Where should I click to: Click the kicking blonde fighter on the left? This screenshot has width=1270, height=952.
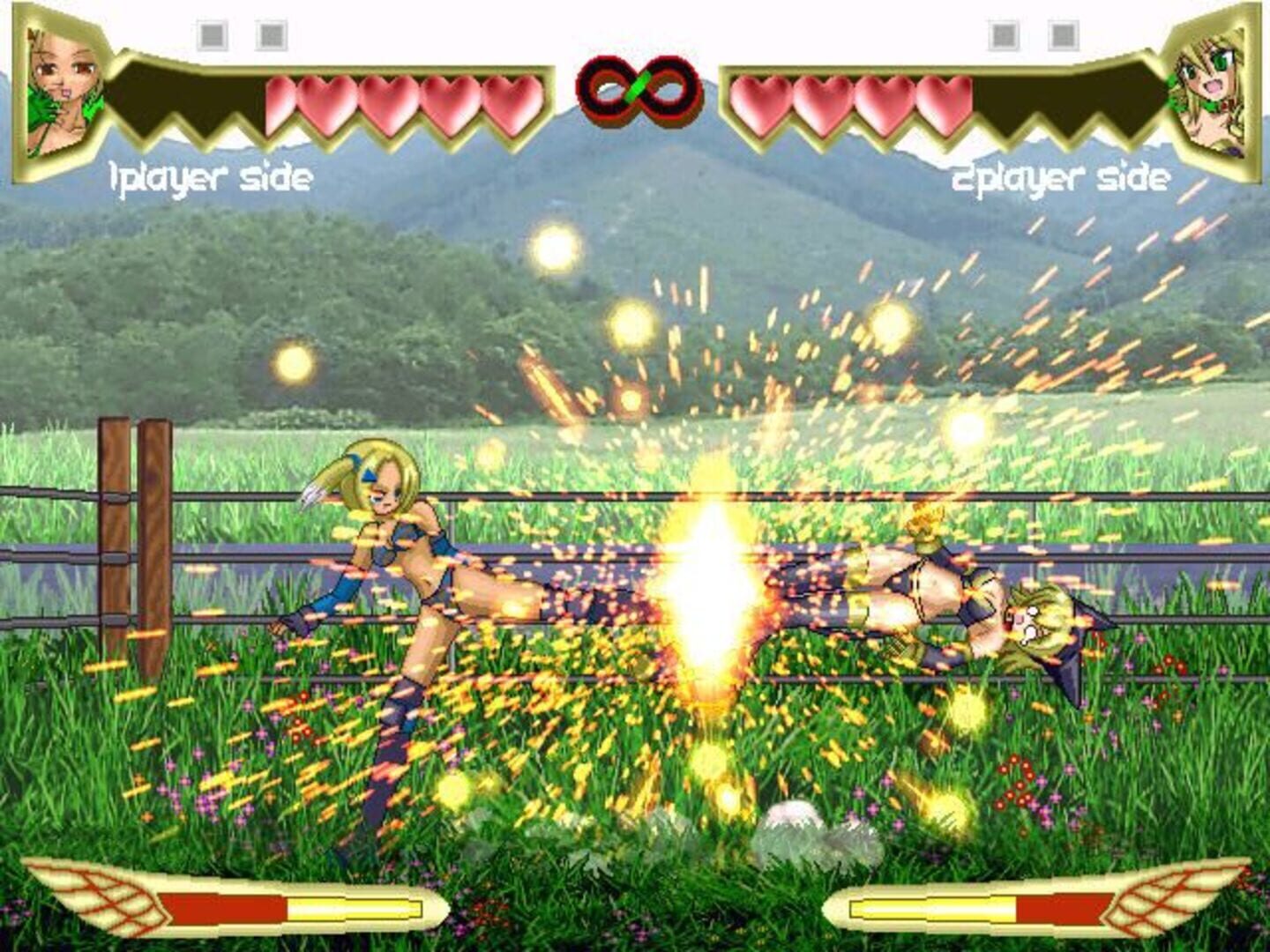click(415, 564)
